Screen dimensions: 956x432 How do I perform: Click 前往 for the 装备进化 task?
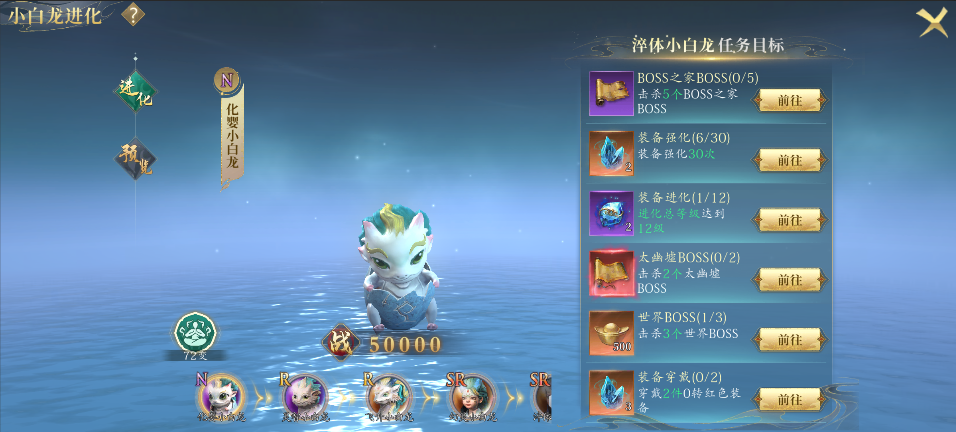click(790, 220)
